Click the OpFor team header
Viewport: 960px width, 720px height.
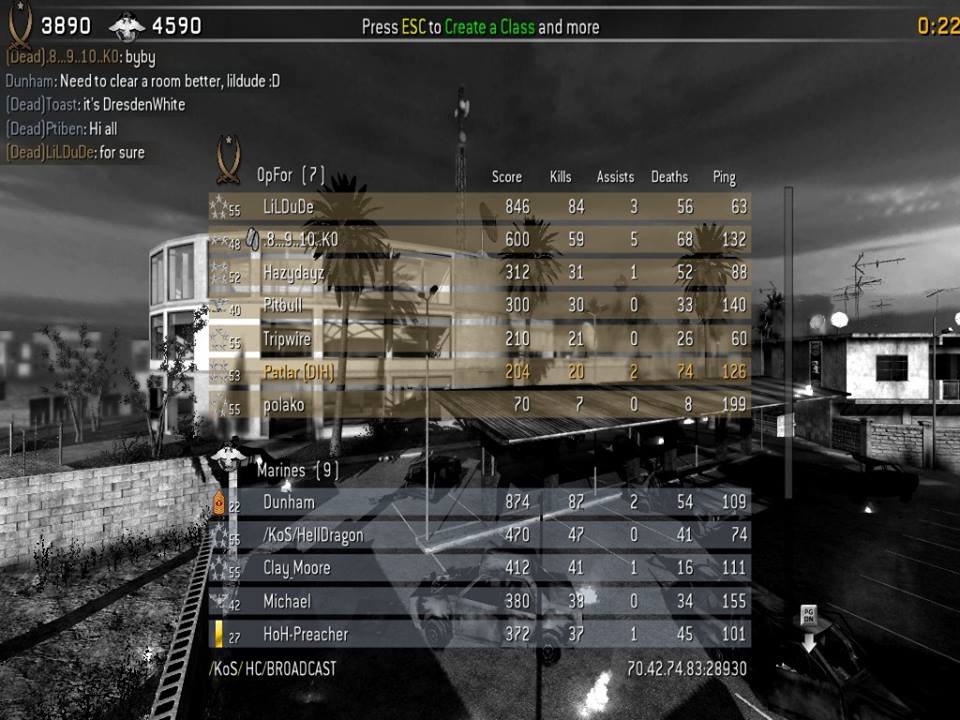click(x=290, y=175)
